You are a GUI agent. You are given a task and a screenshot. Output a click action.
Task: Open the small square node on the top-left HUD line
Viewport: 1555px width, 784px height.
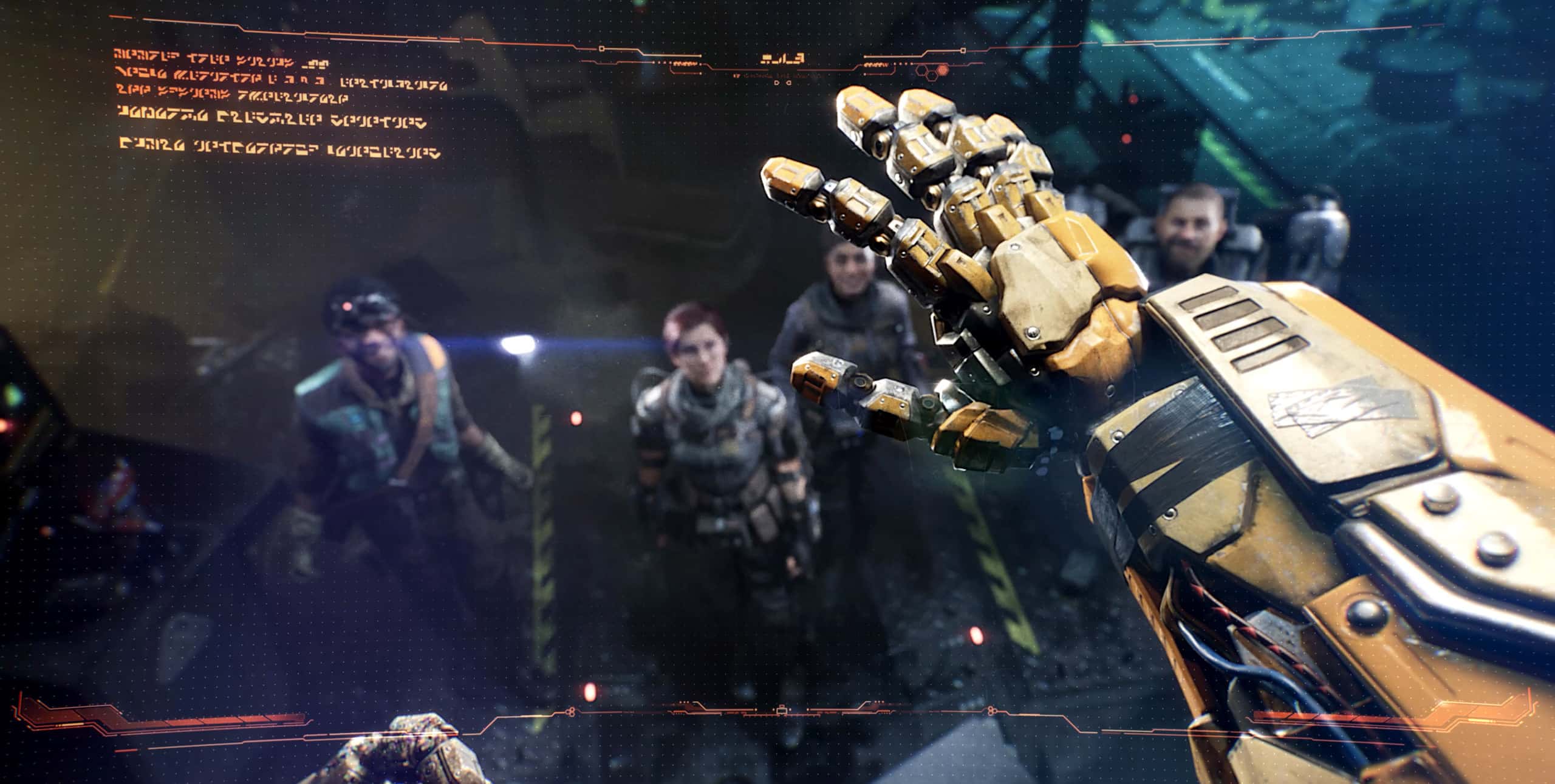tap(601, 49)
